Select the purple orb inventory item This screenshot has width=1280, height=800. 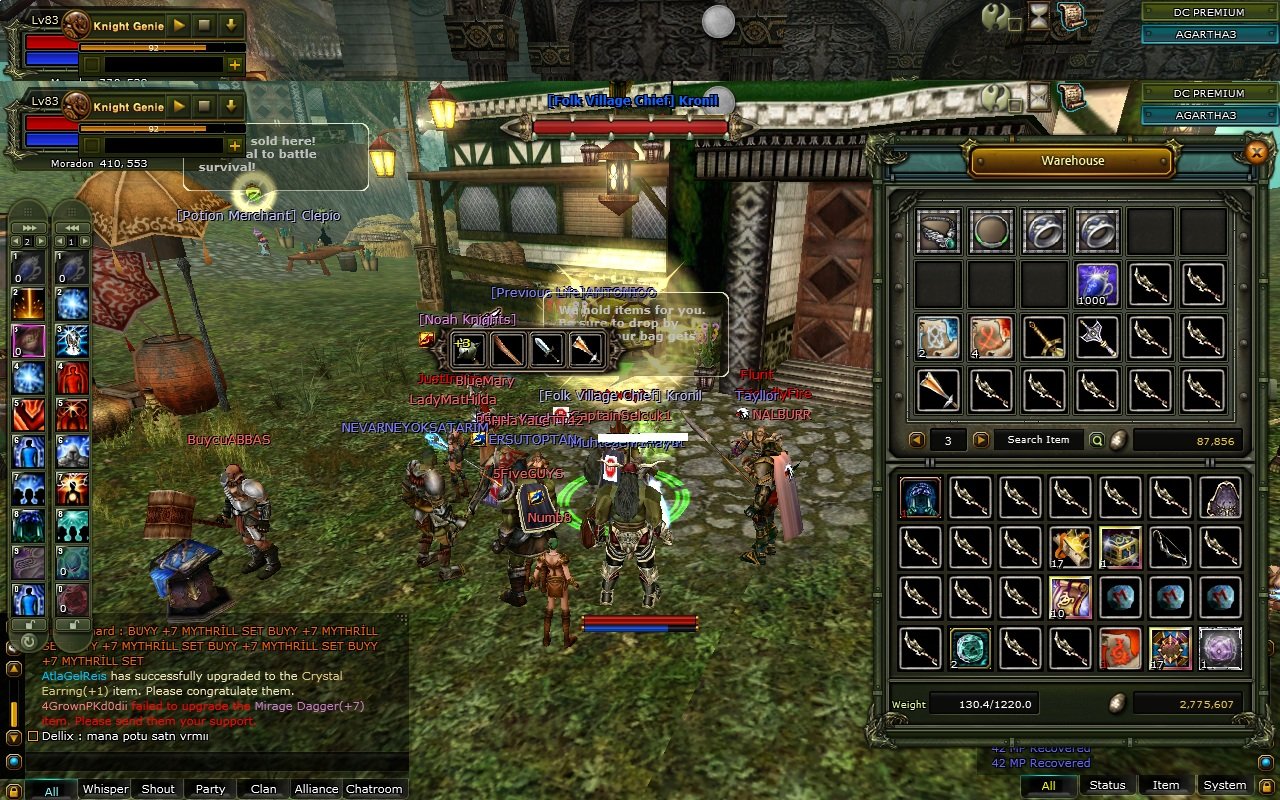(x=1220, y=648)
